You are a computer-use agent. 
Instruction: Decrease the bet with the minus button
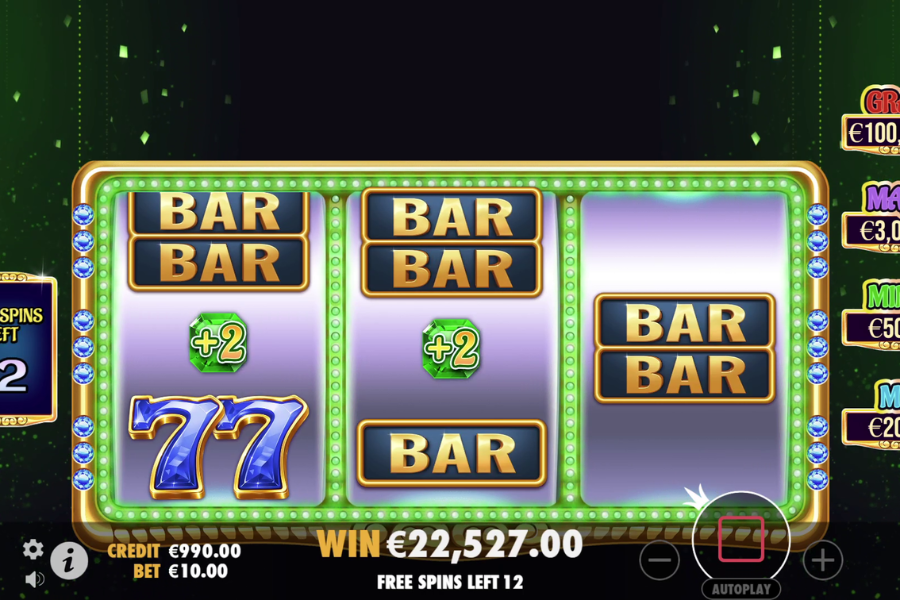click(x=660, y=561)
